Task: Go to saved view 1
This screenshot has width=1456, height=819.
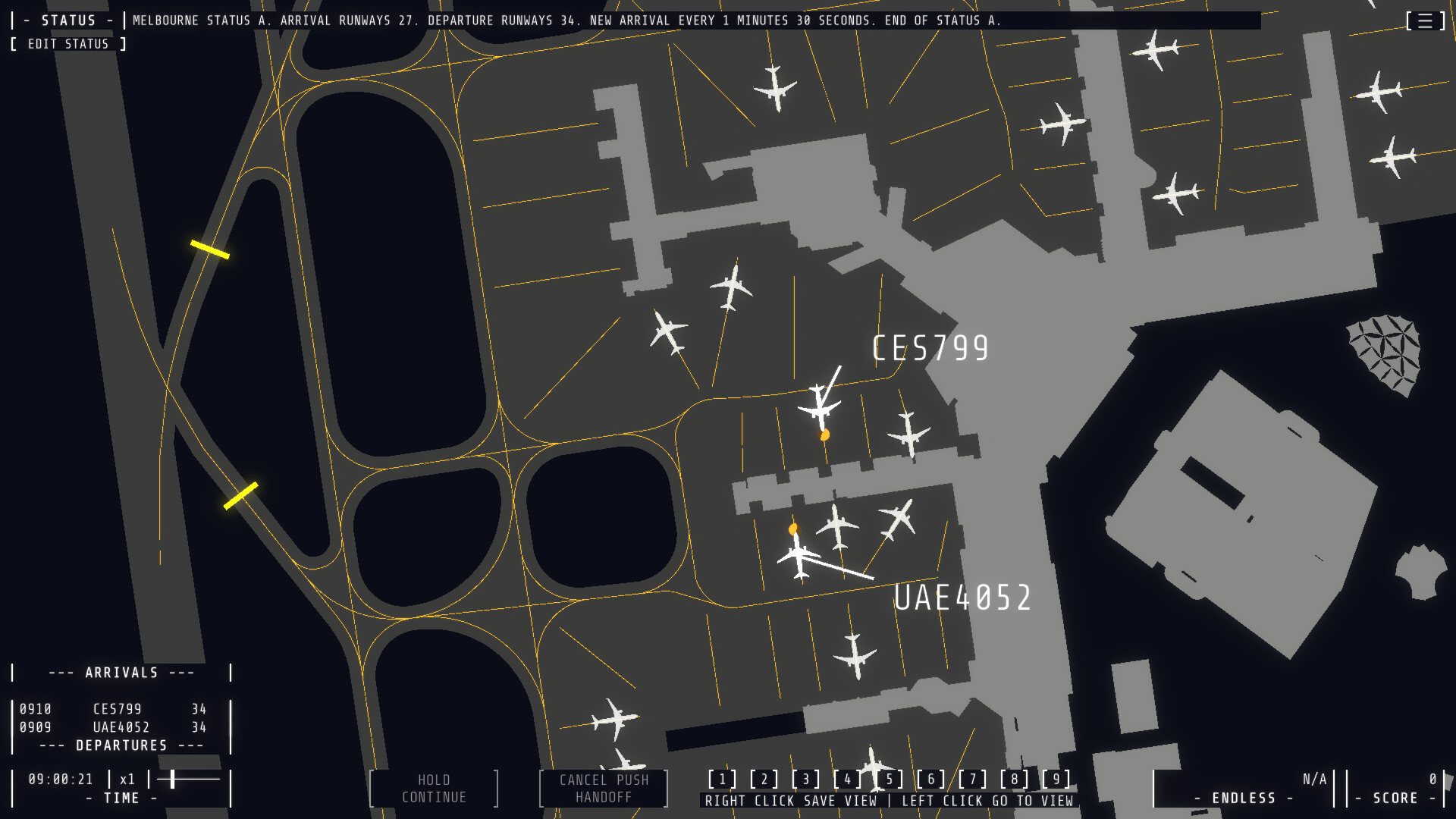Action: click(x=723, y=778)
